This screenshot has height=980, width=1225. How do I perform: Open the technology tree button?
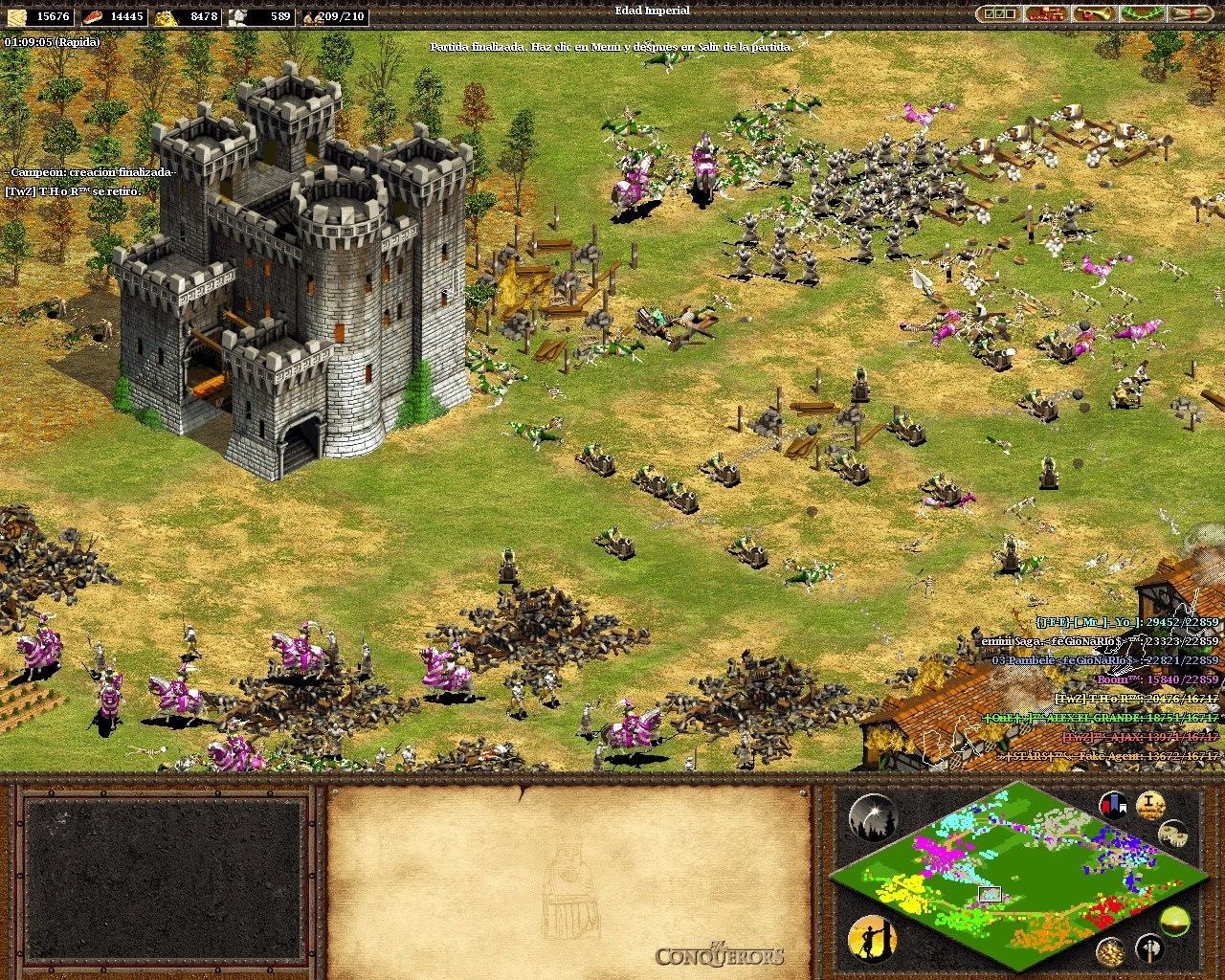tap(1047, 14)
